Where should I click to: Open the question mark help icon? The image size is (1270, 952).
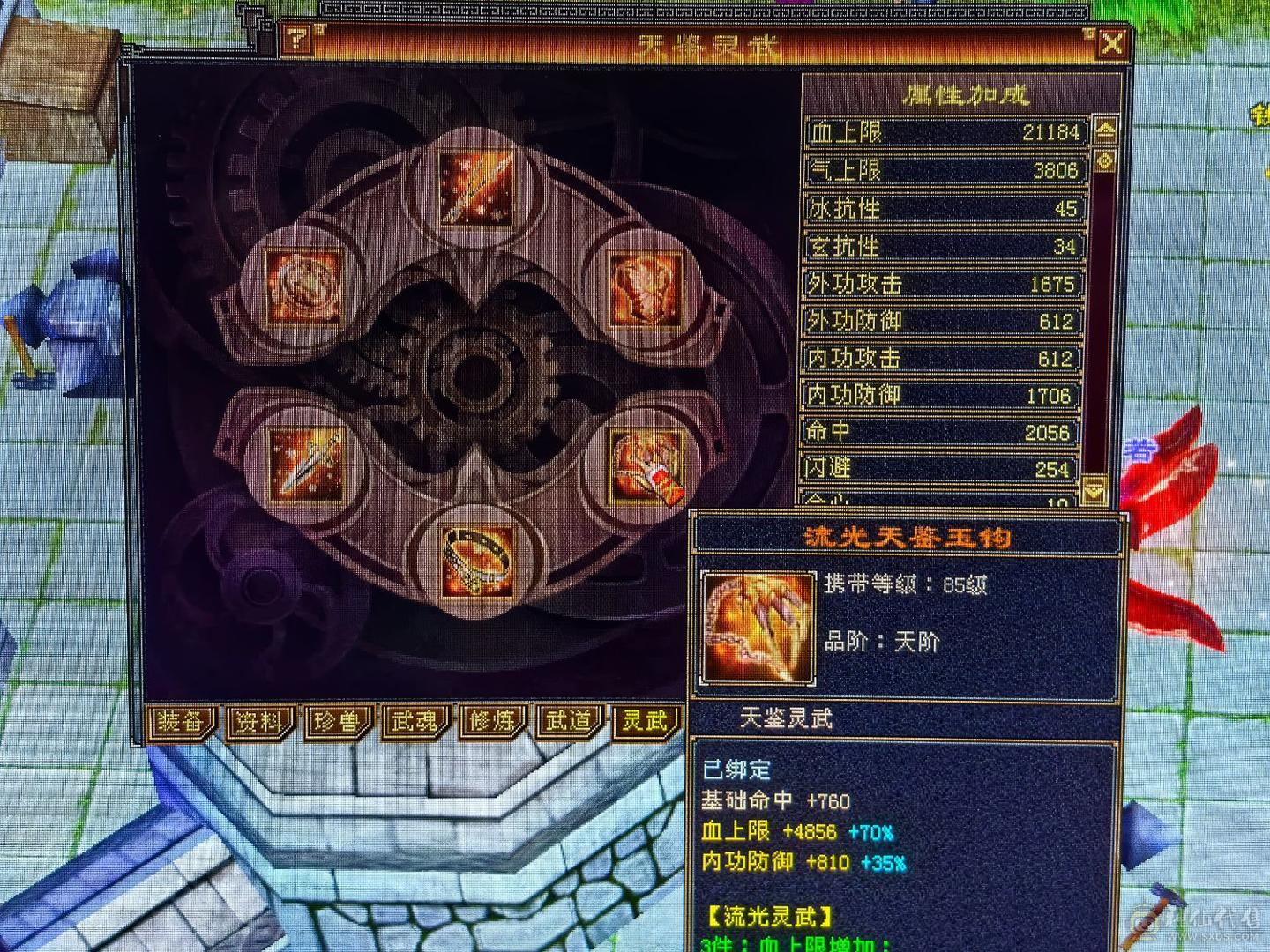[297, 39]
